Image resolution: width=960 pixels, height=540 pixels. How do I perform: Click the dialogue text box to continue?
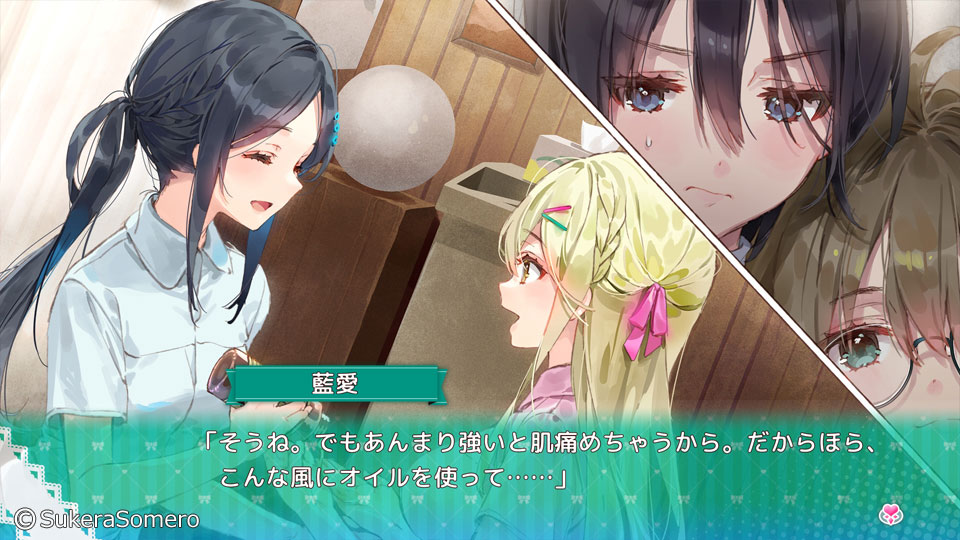click(x=480, y=460)
